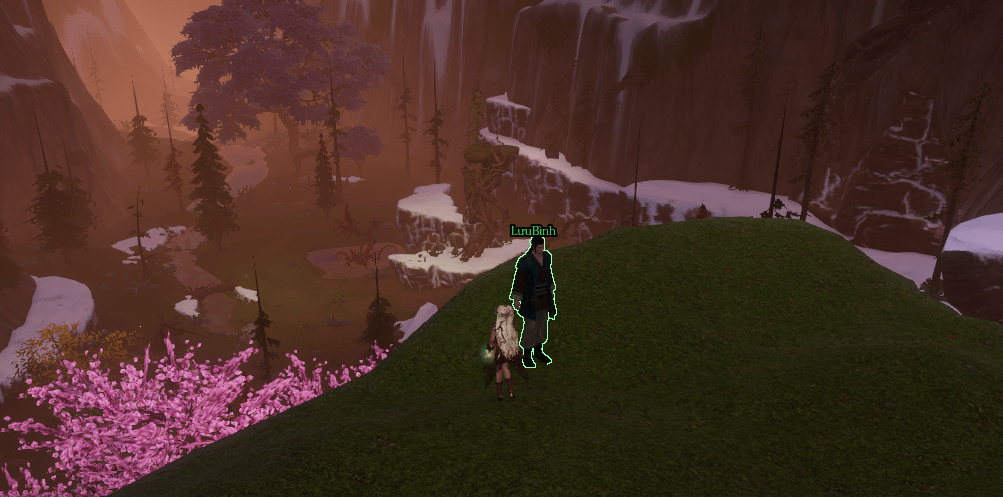Select the LưuBình nameplate

532,231
